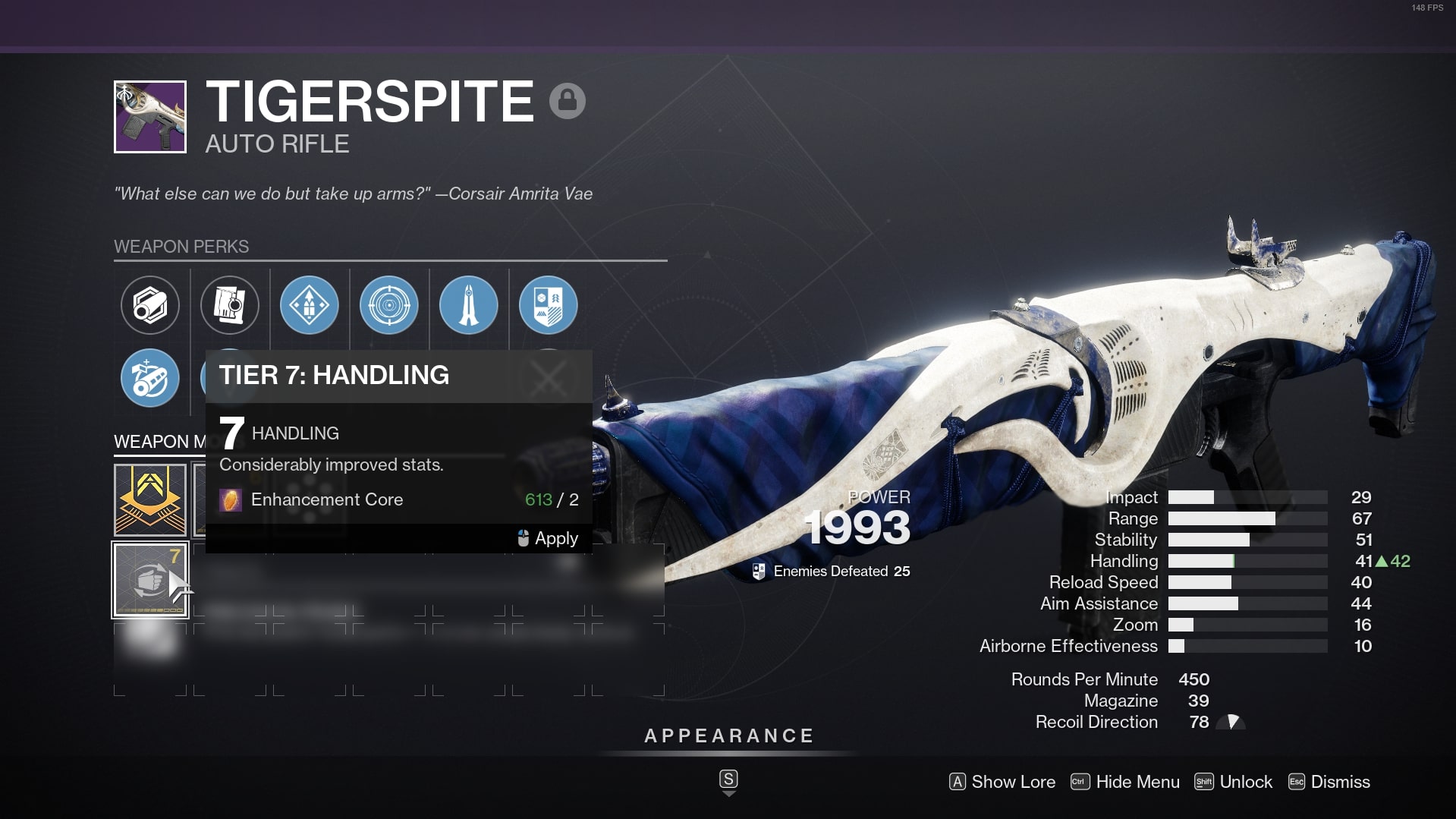Open the Appearance section
Viewport: 1456px width, 819px height.
pyautogui.click(x=728, y=736)
